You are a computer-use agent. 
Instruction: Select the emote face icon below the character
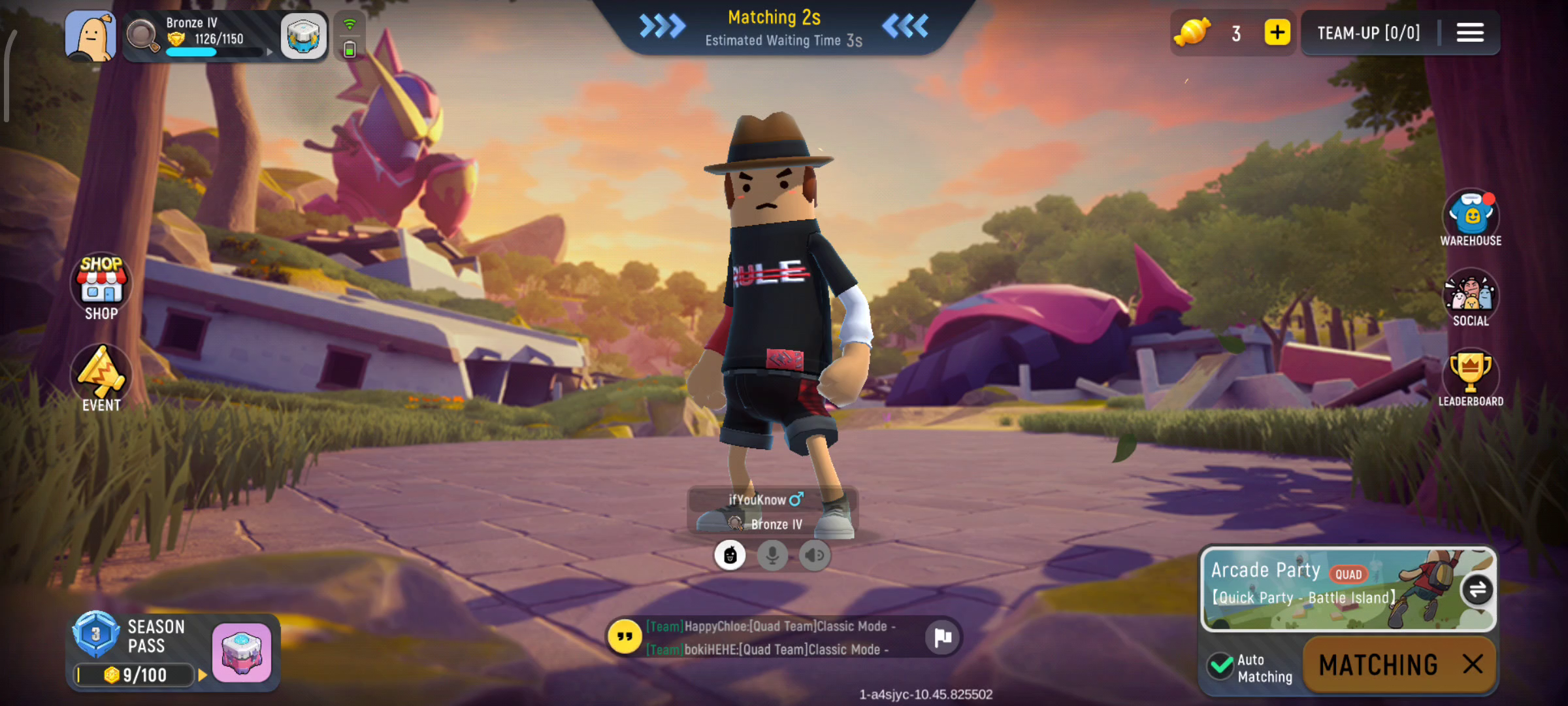tap(731, 555)
